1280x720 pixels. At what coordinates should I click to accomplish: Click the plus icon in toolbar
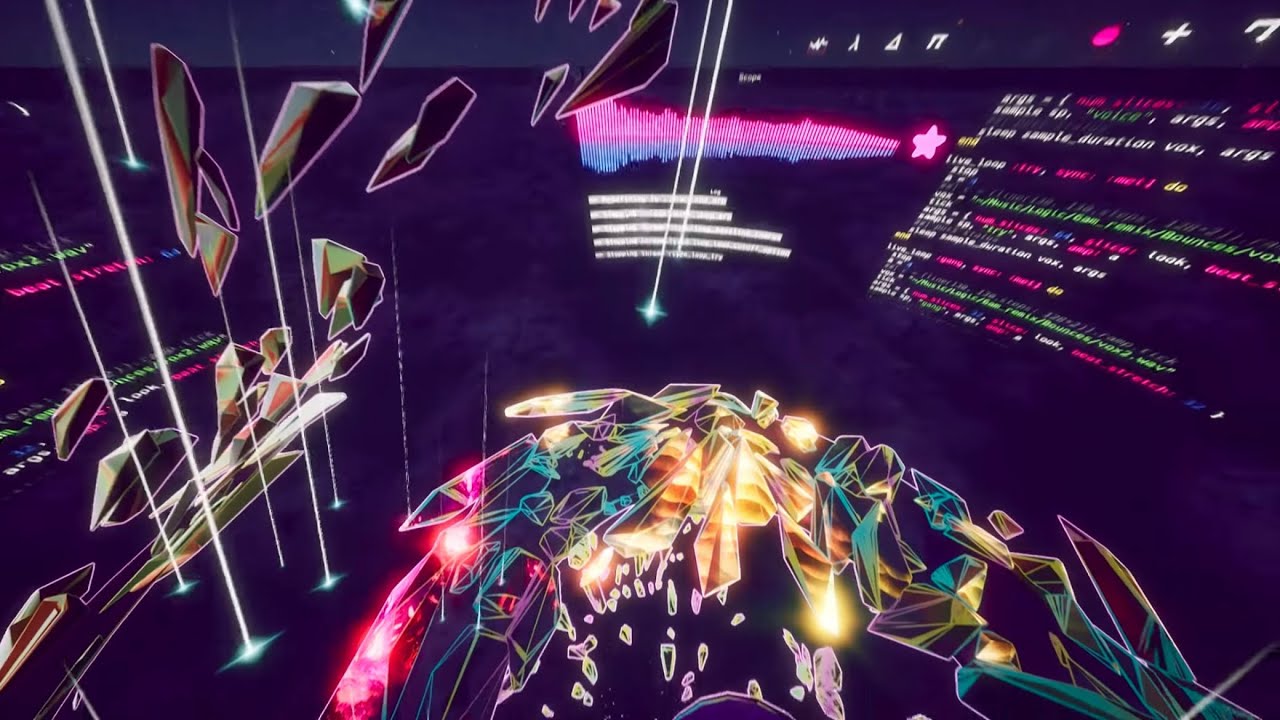(x=1177, y=34)
